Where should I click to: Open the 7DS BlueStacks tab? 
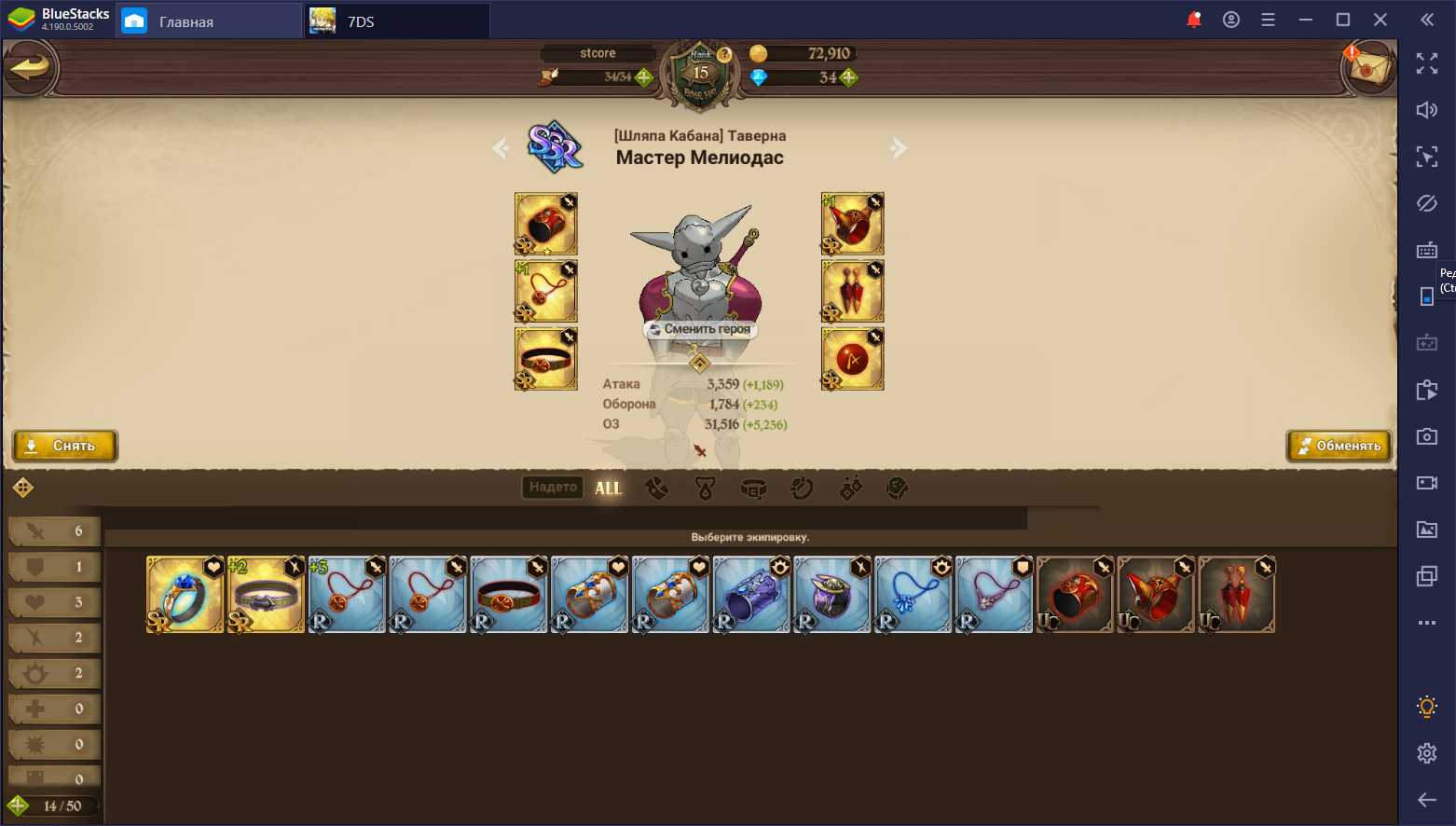click(x=397, y=21)
